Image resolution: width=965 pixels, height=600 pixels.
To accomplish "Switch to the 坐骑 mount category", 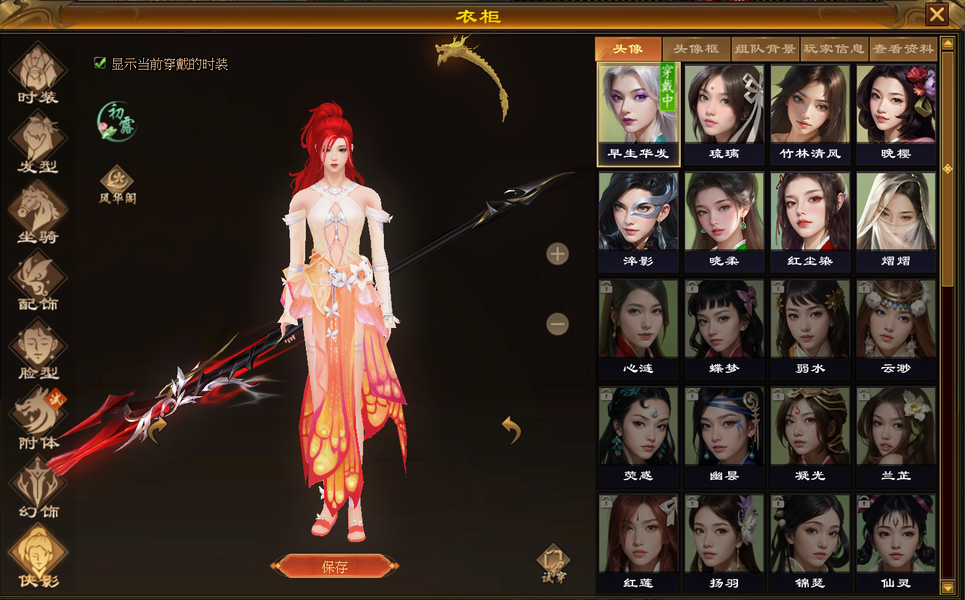I will coord(38,211).
